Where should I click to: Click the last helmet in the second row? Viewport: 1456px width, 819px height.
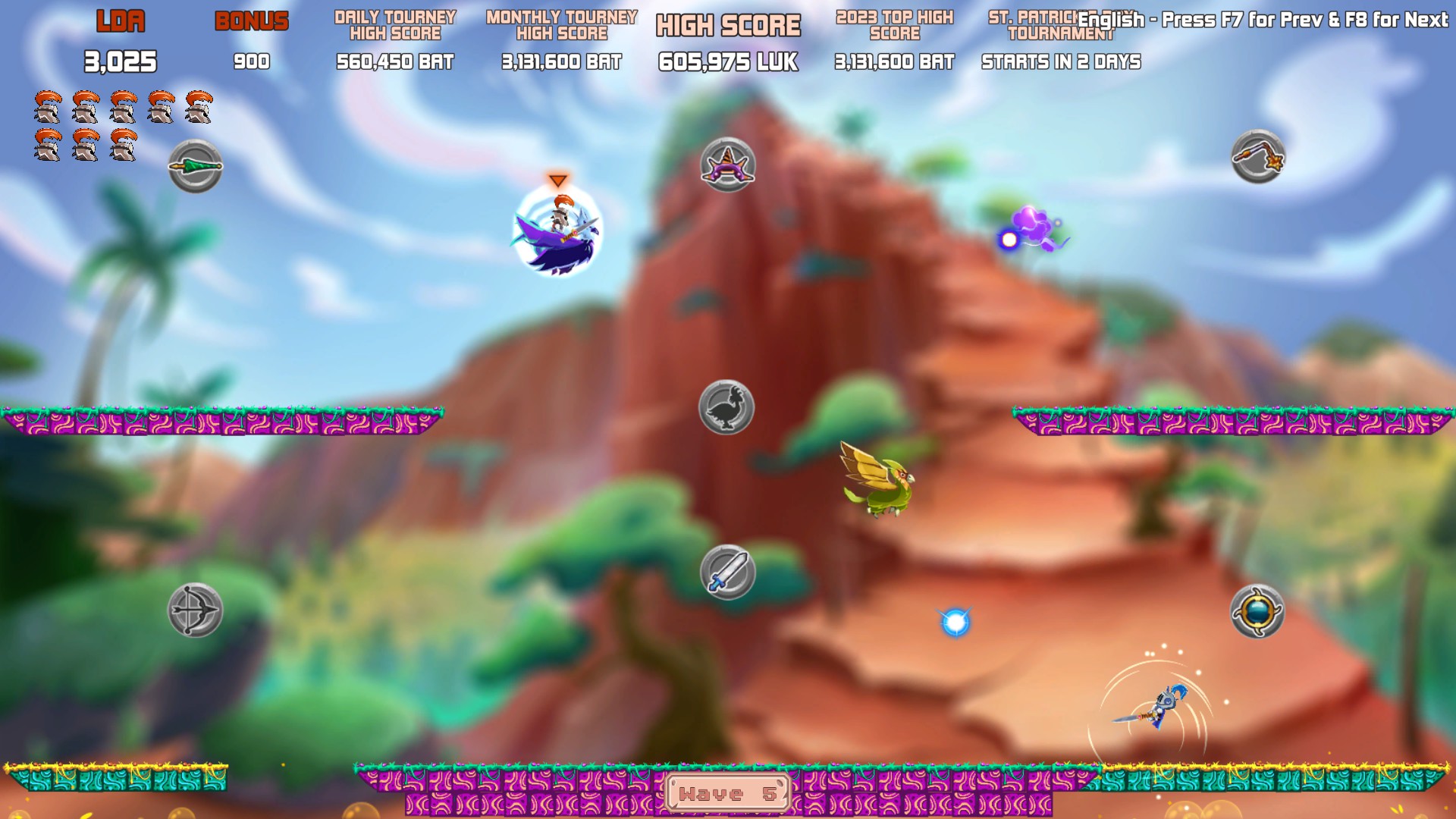pos(124,144)
